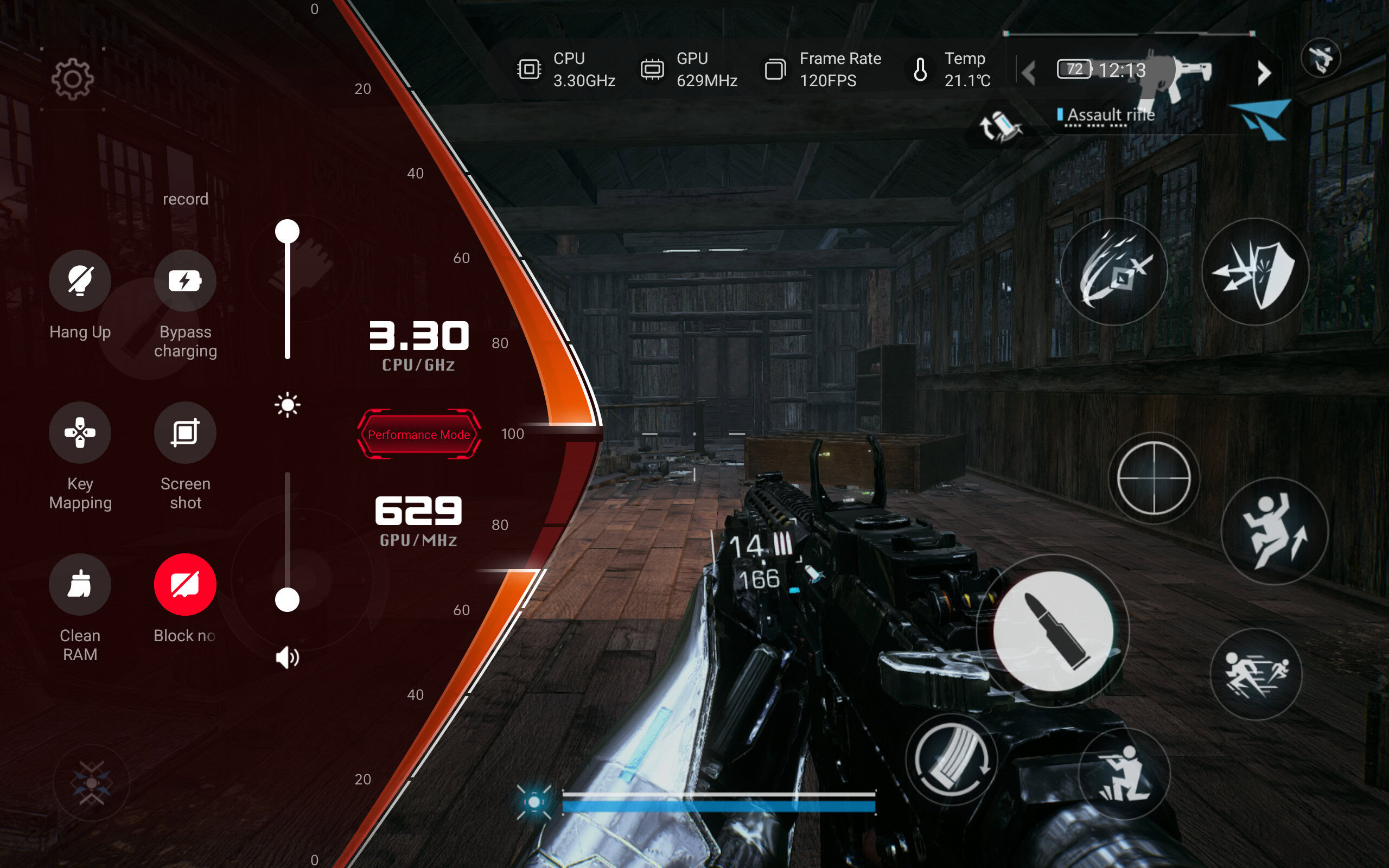The height and width of the screenshot is (868, 1389).
Task: Open the Key Mapping tool
Action: pos(80,432)
